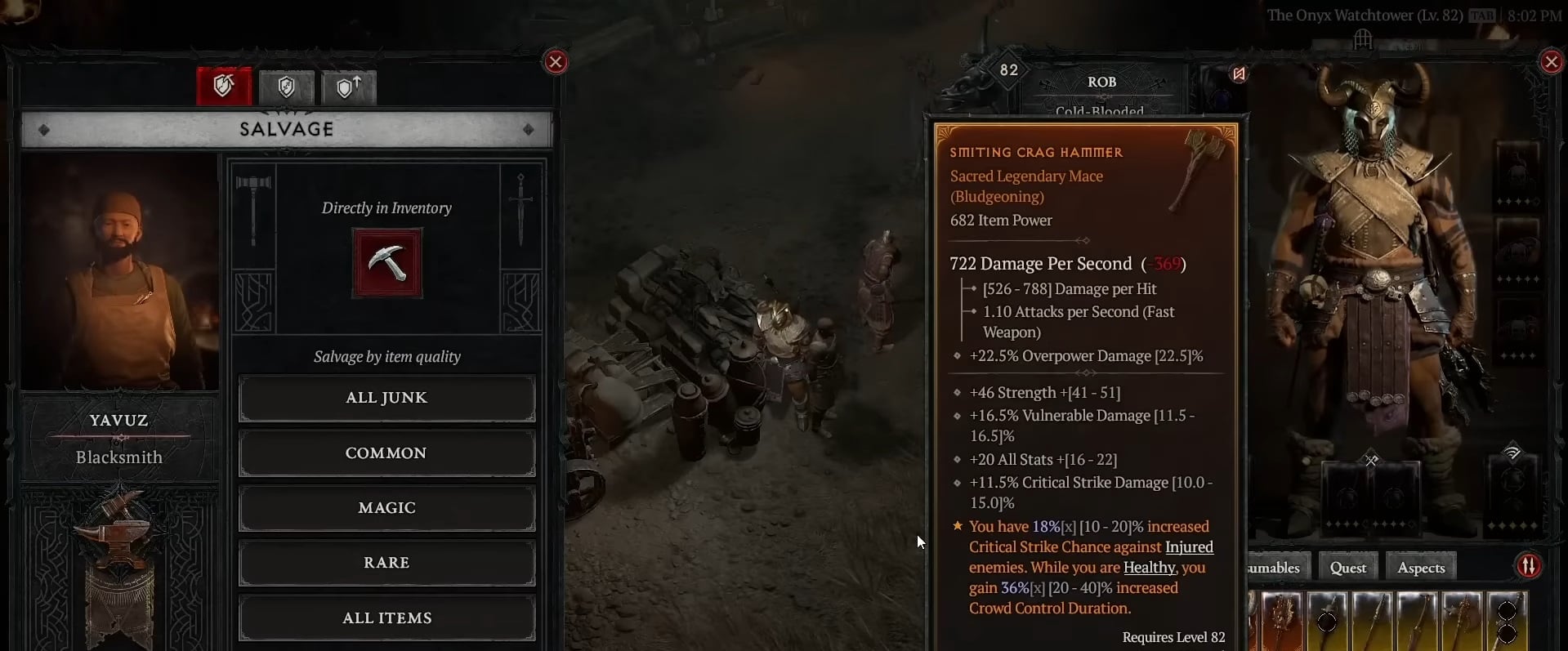Salvage all RARE quality items
Screen dimensions: 1568x651
(386, 562)
